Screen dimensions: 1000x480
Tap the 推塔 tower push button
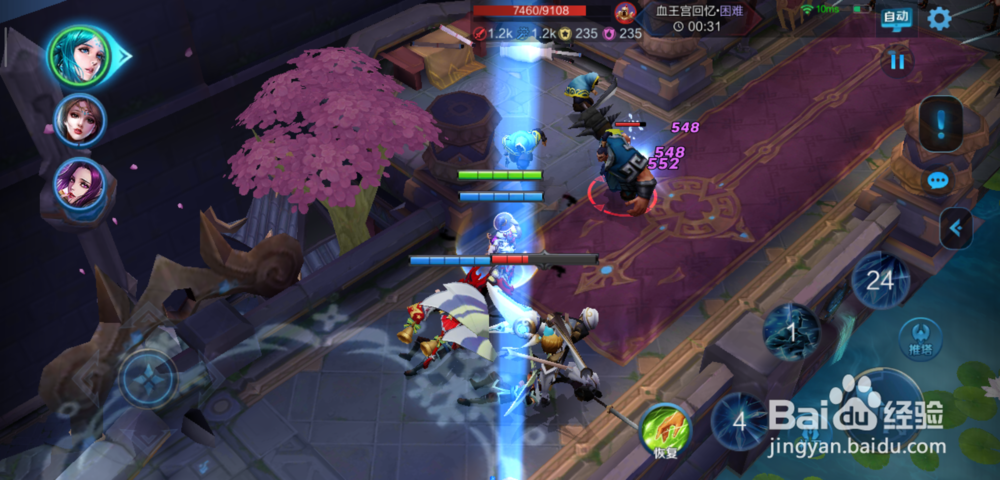(x=919, y=338)
